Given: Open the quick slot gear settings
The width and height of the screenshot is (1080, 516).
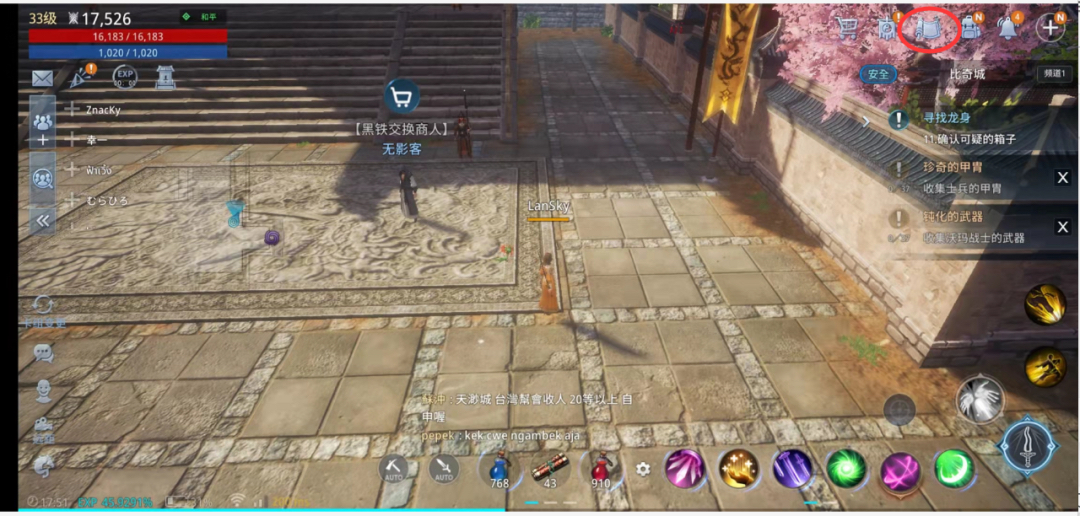Looking at the screenshot, I should (x=643, y=468).
